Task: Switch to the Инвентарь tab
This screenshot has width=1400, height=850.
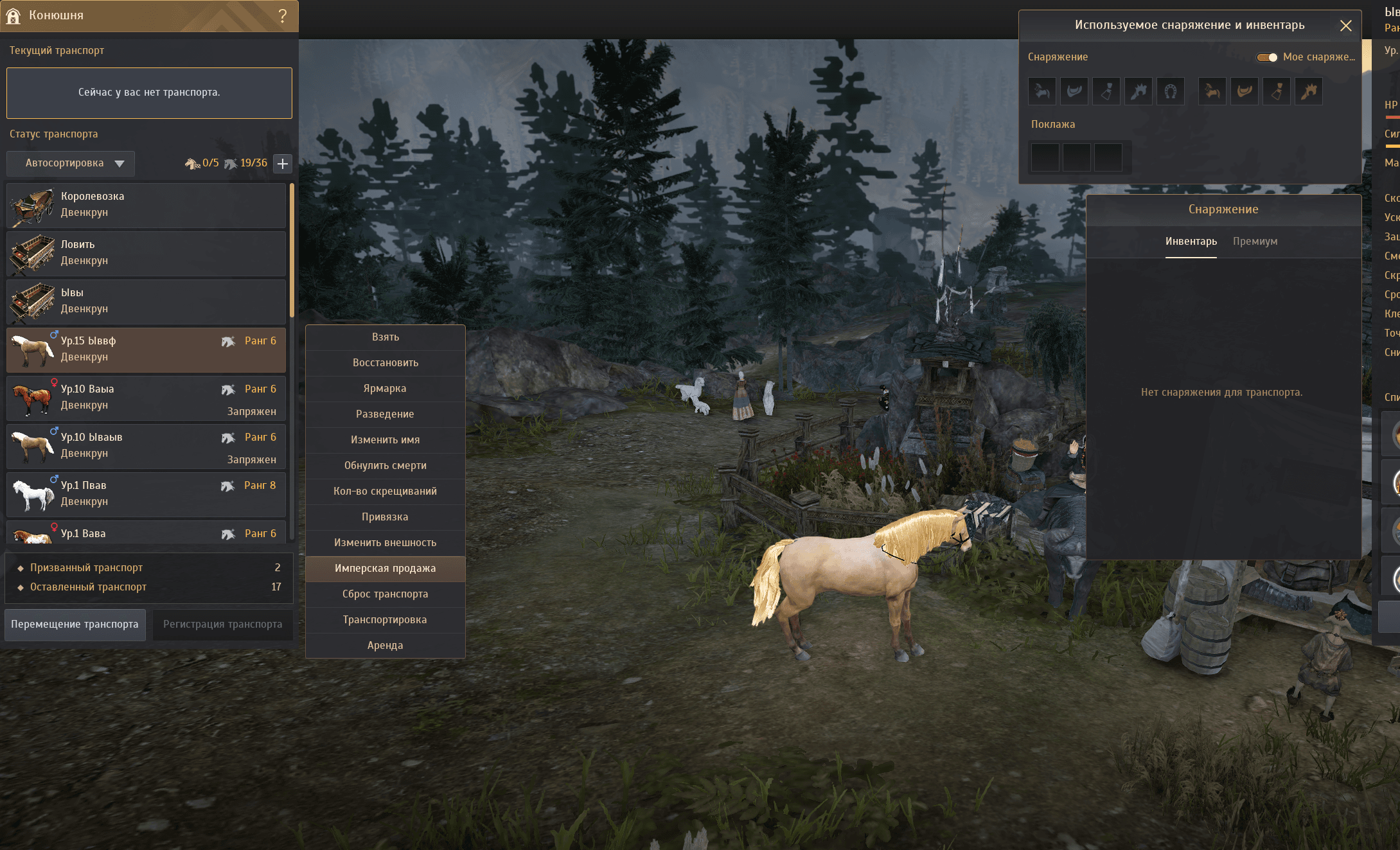Action: pyautogui.click(x=1191, y=242)
